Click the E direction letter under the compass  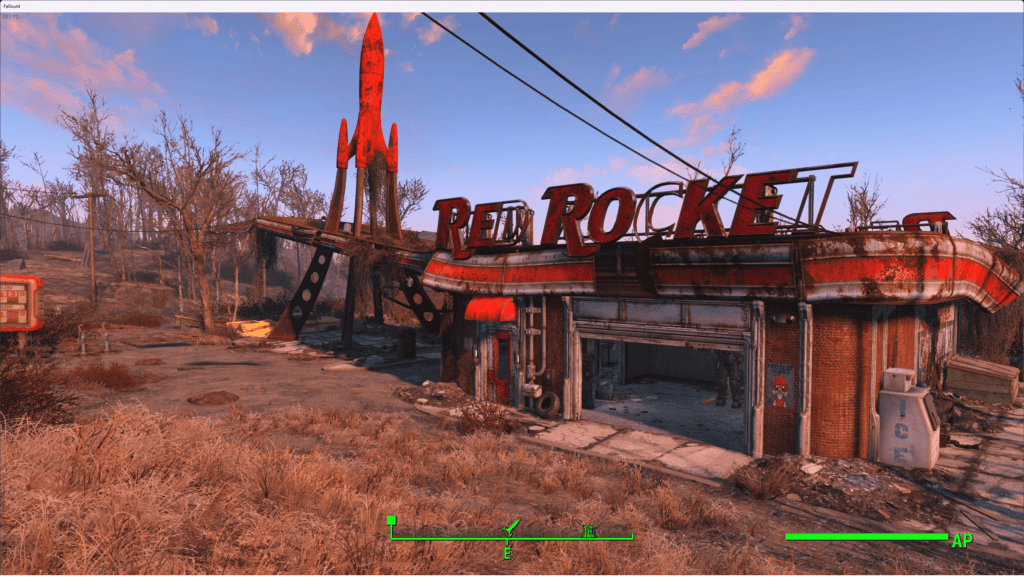(507, 553)
